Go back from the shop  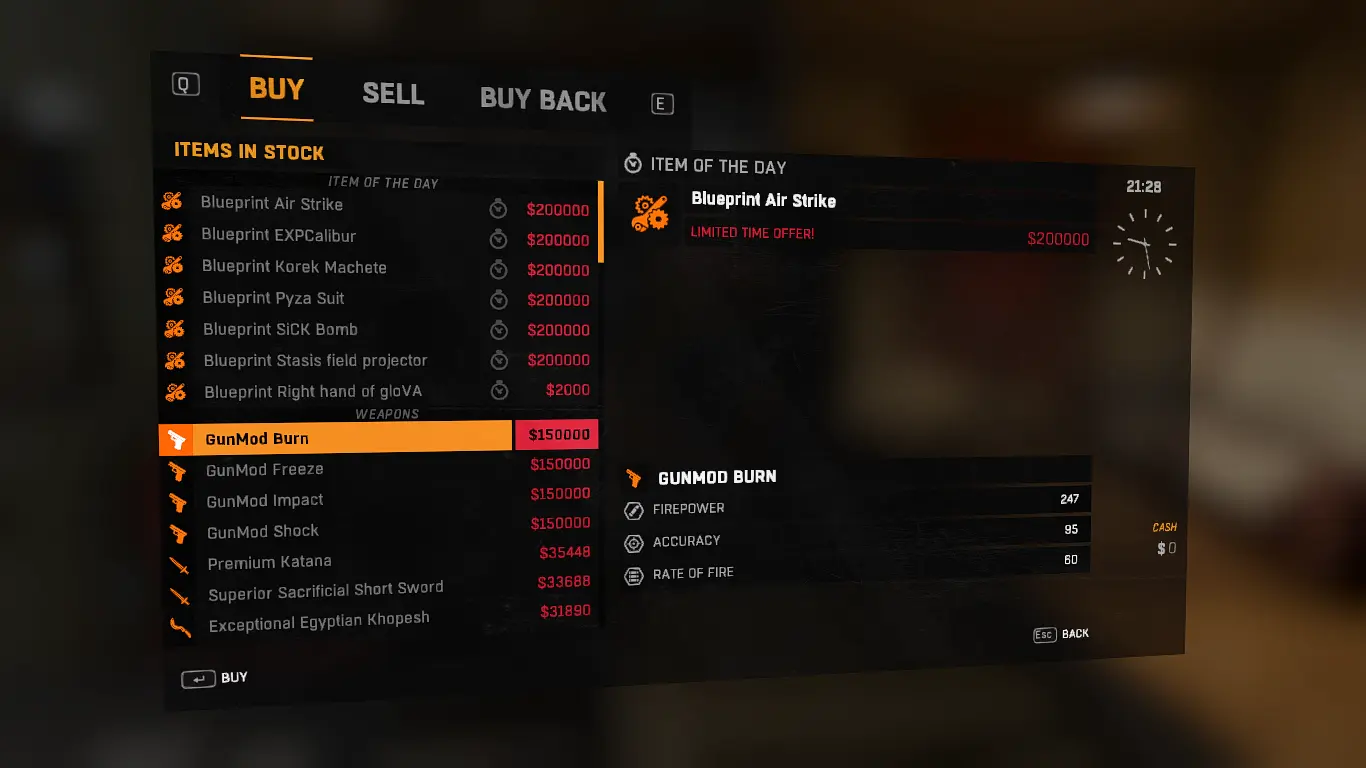pos(1061,634)
